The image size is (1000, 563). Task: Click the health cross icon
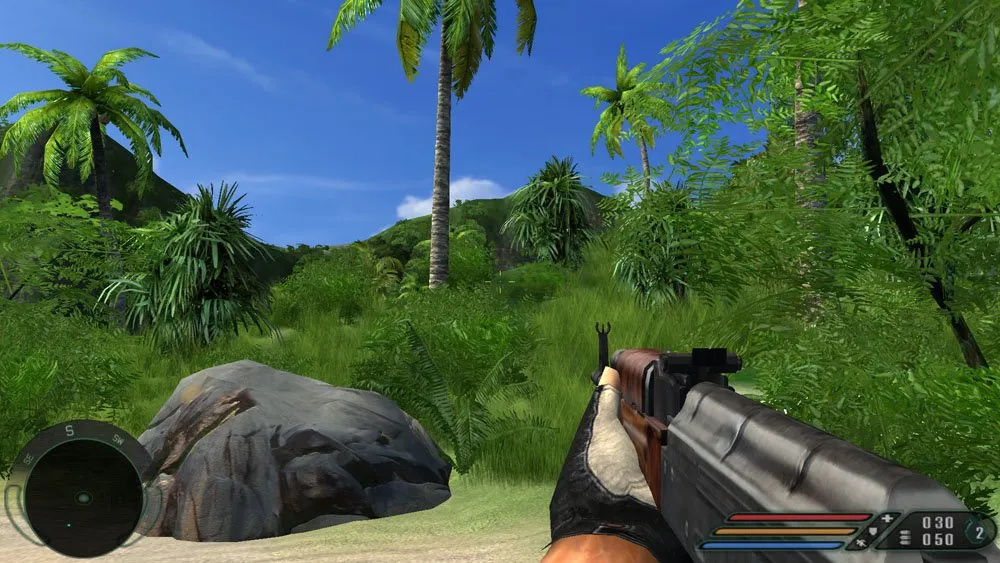pos(884,520)
